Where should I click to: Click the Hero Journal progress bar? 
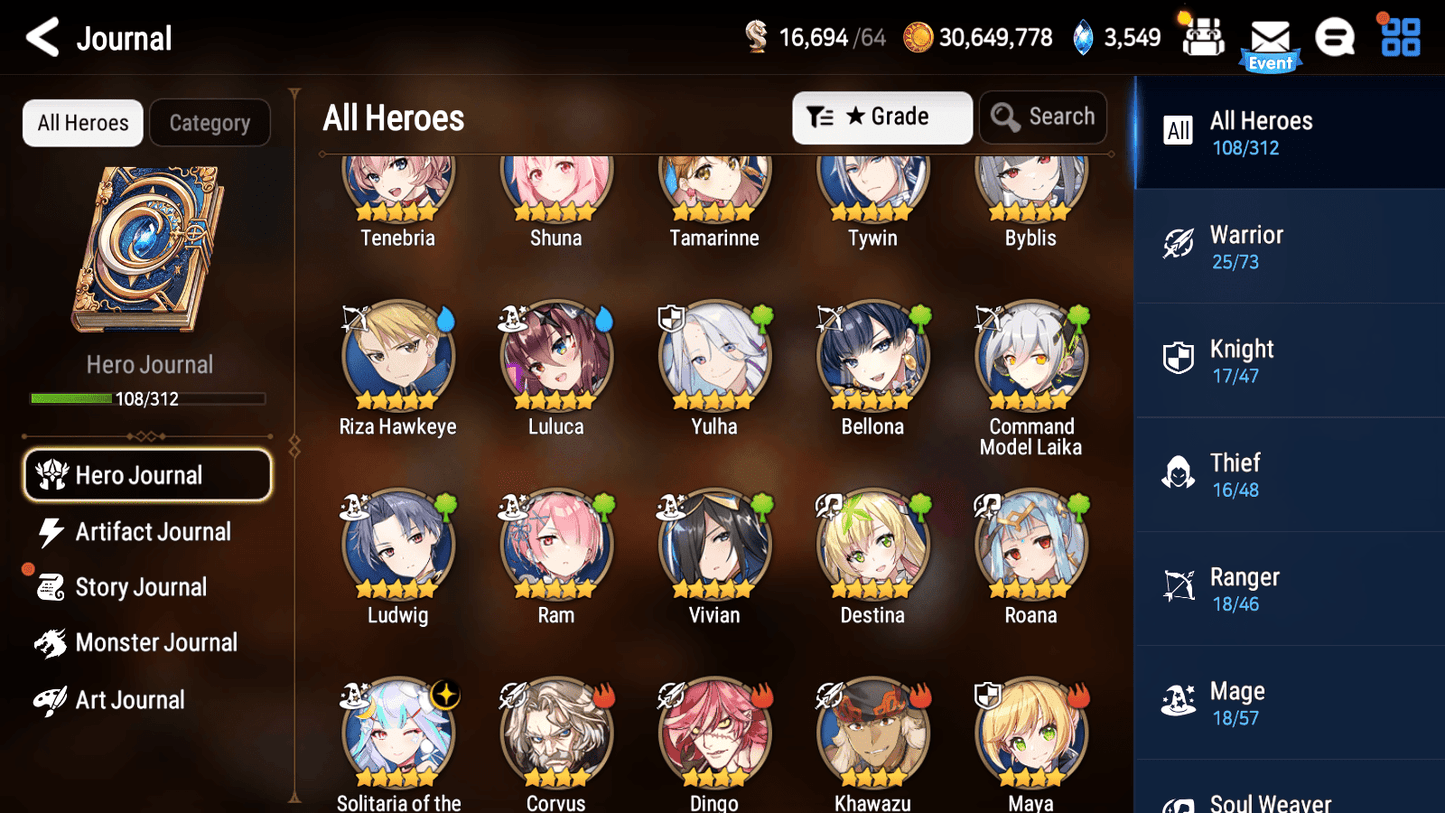pos(149,398)
